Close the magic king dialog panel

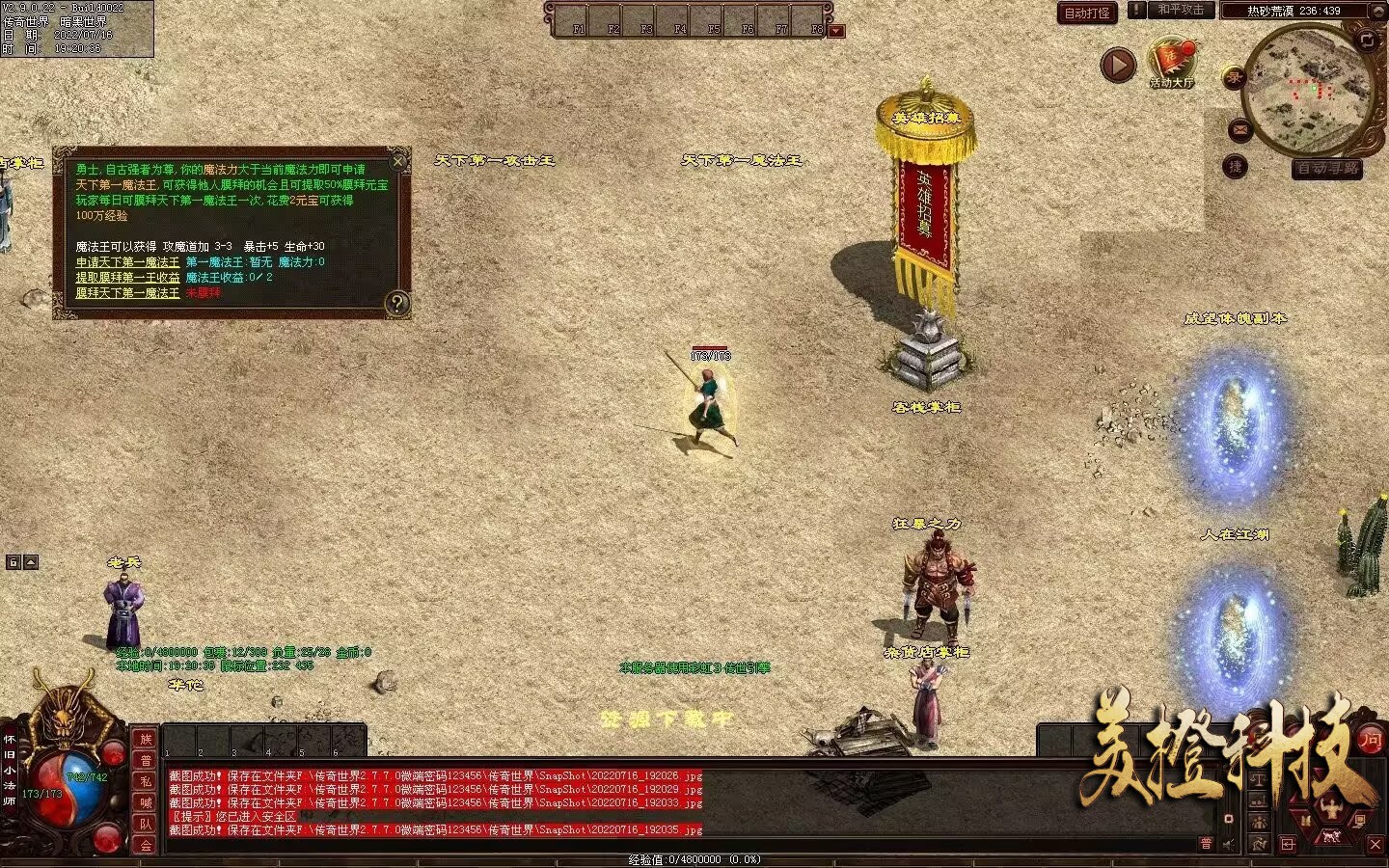pyautogui.click(x=398, y=161)
